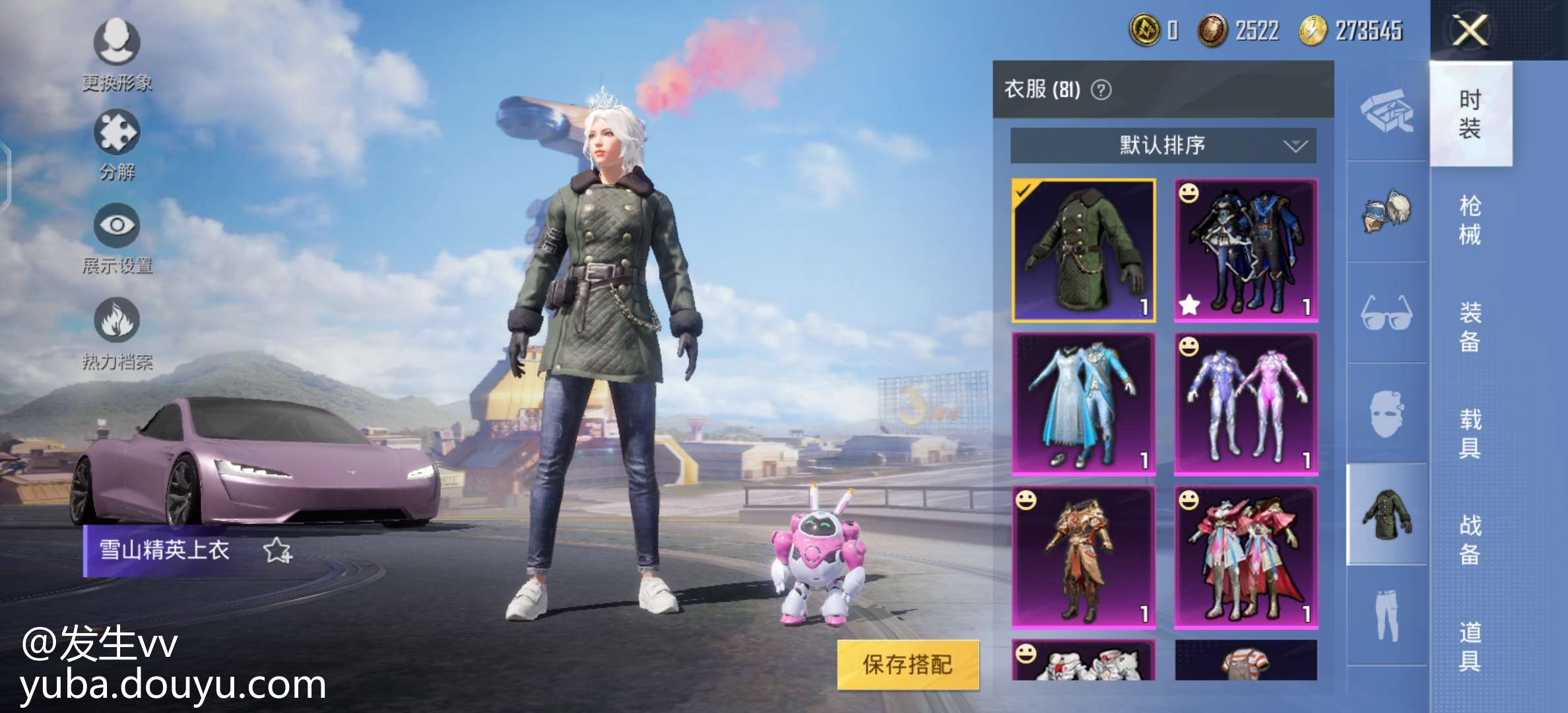The height and width of the screenshot is (713, 1568).
Task: Favorite the 雪山精英上衣 with the star icon
Action: click(277, 551)
